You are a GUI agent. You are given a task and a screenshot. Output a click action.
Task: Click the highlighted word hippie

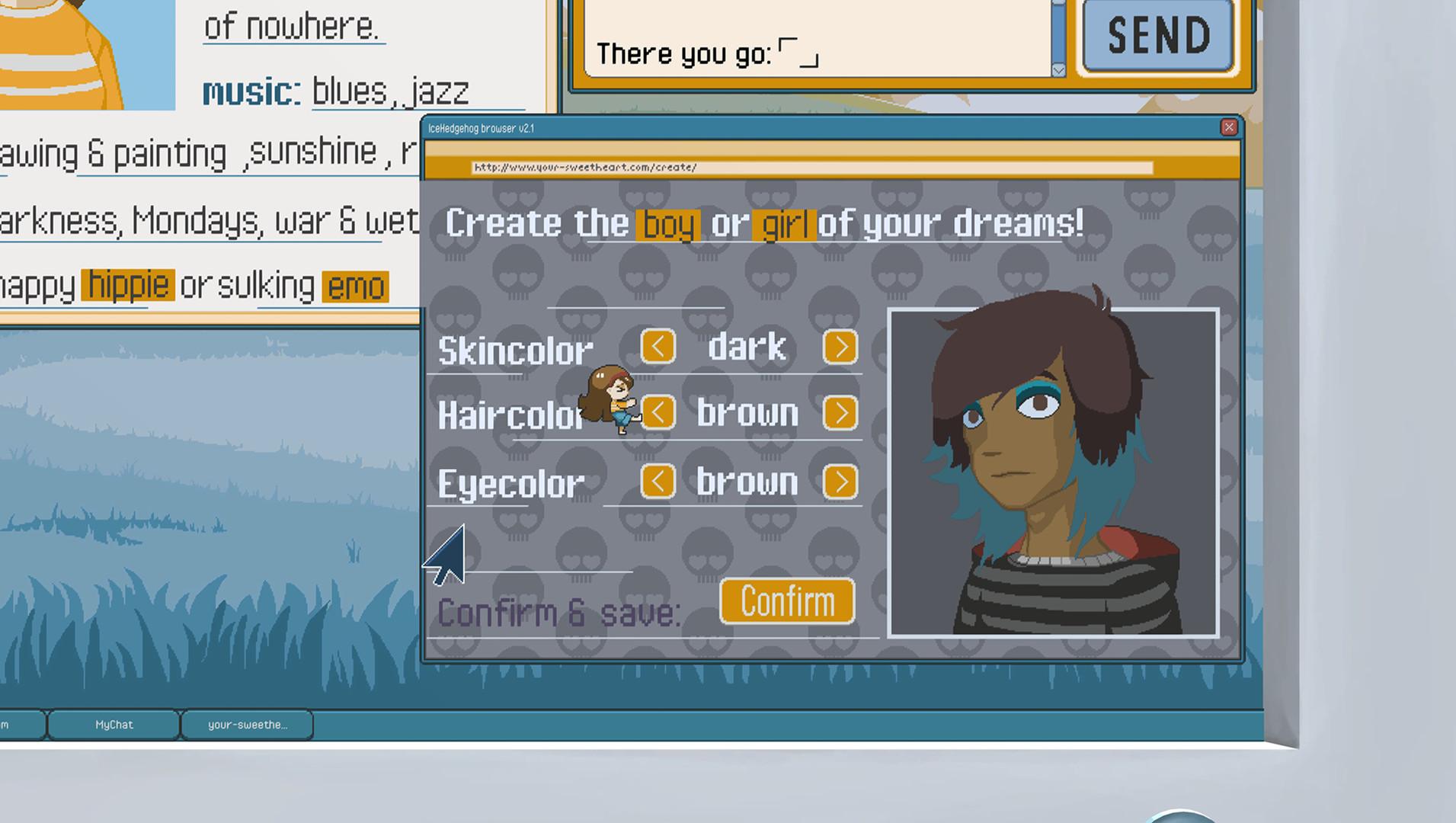tap(126, 283)
